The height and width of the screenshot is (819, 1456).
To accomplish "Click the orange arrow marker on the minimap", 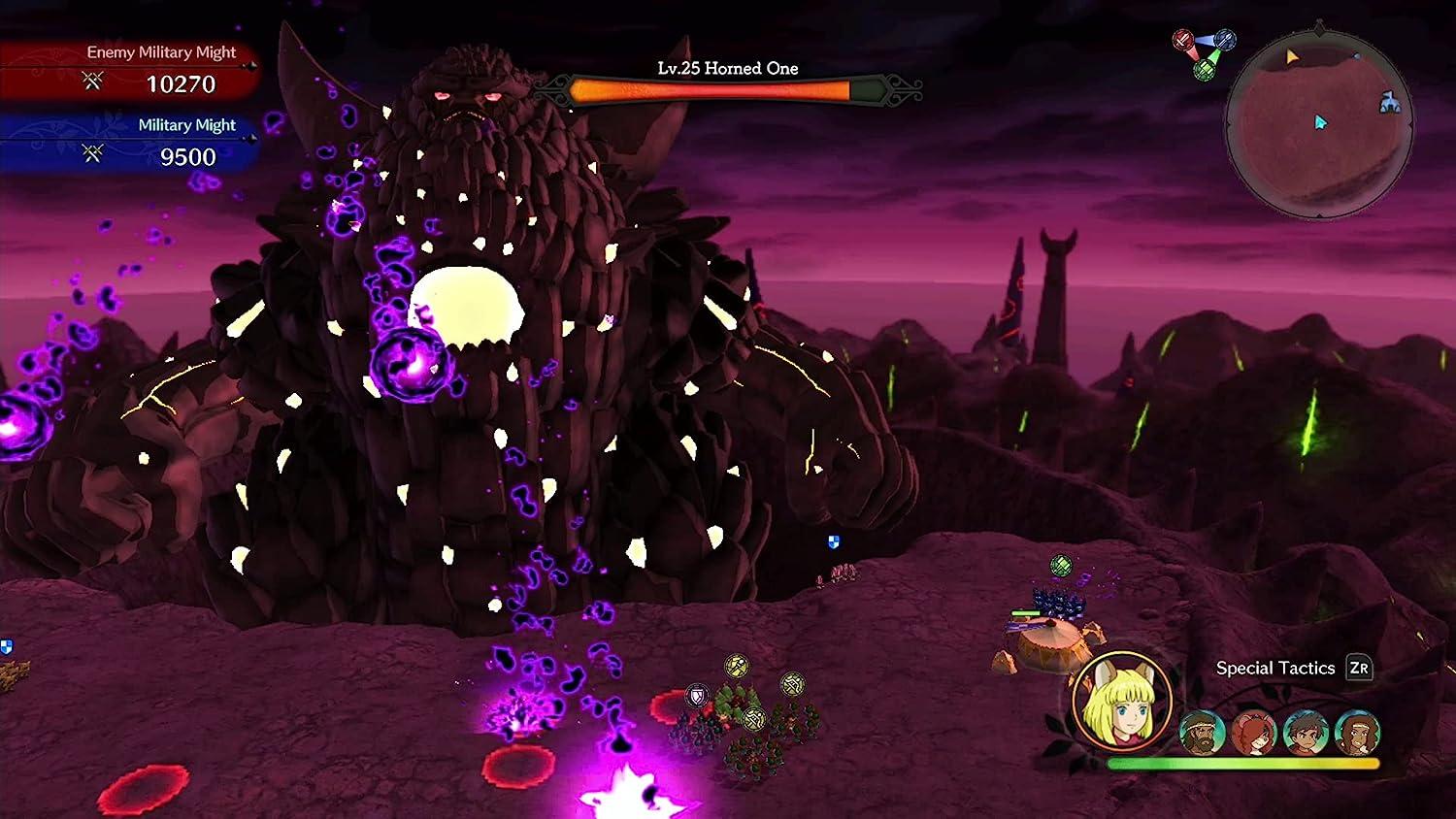I will 1292,57.
